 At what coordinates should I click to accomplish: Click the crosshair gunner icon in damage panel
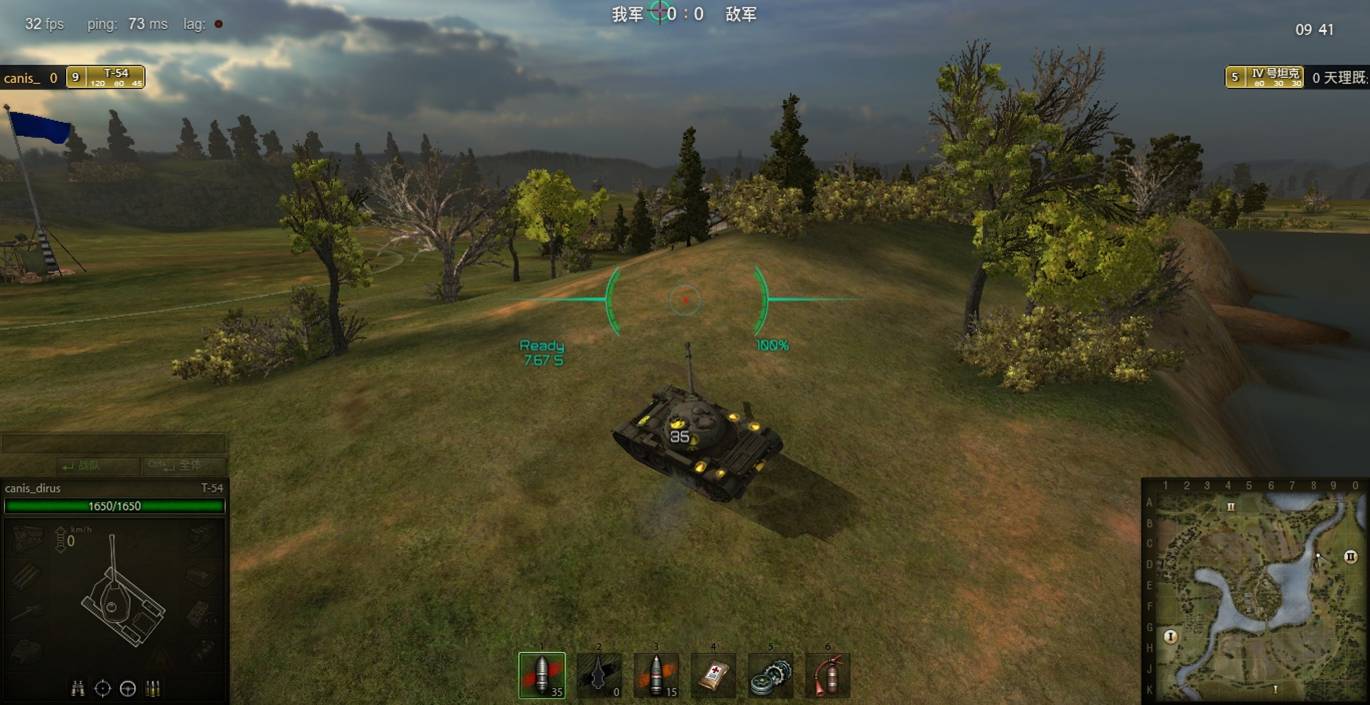point(103,688)
